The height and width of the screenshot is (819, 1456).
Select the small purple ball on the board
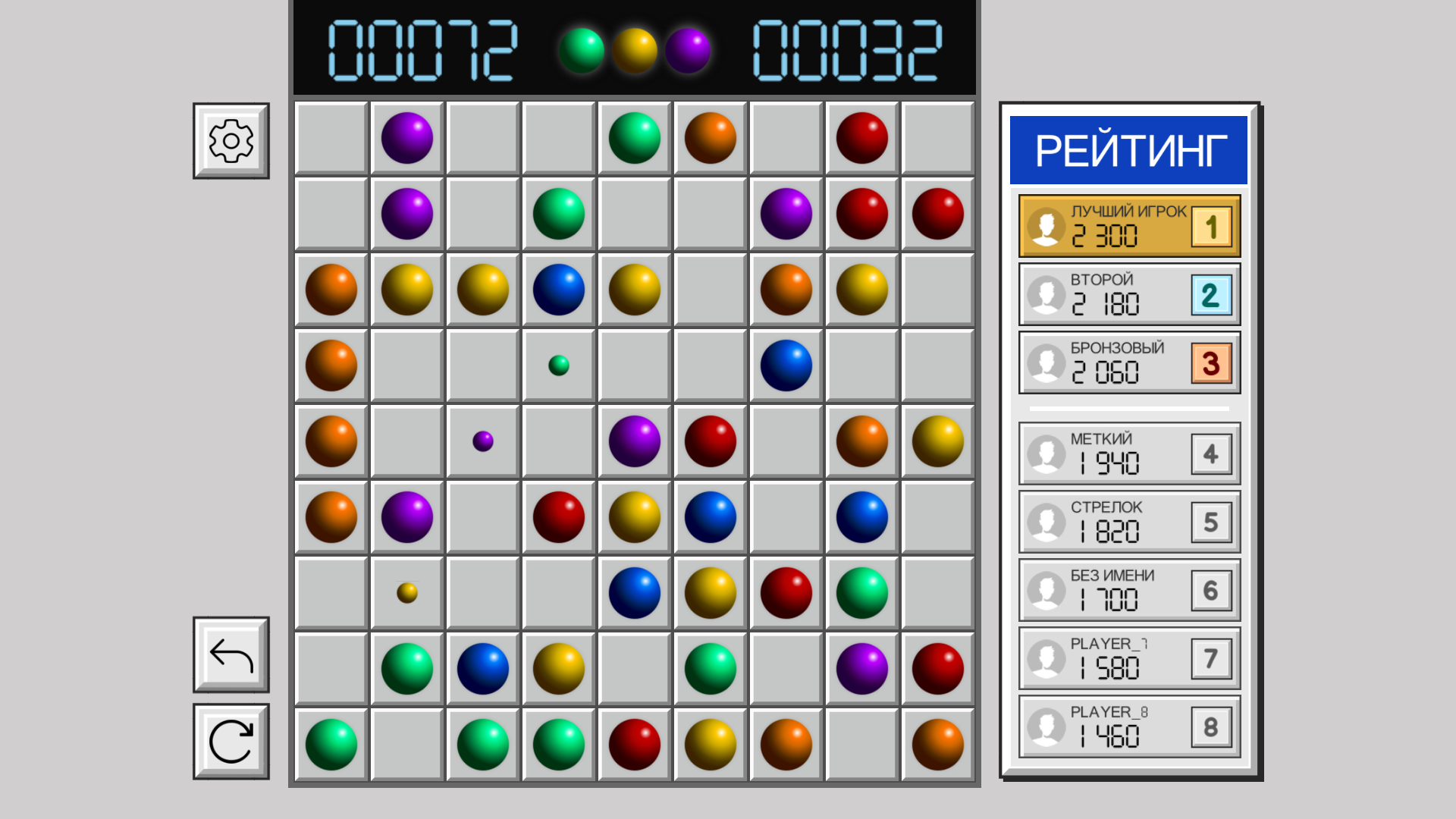click(x=482, y=441)
